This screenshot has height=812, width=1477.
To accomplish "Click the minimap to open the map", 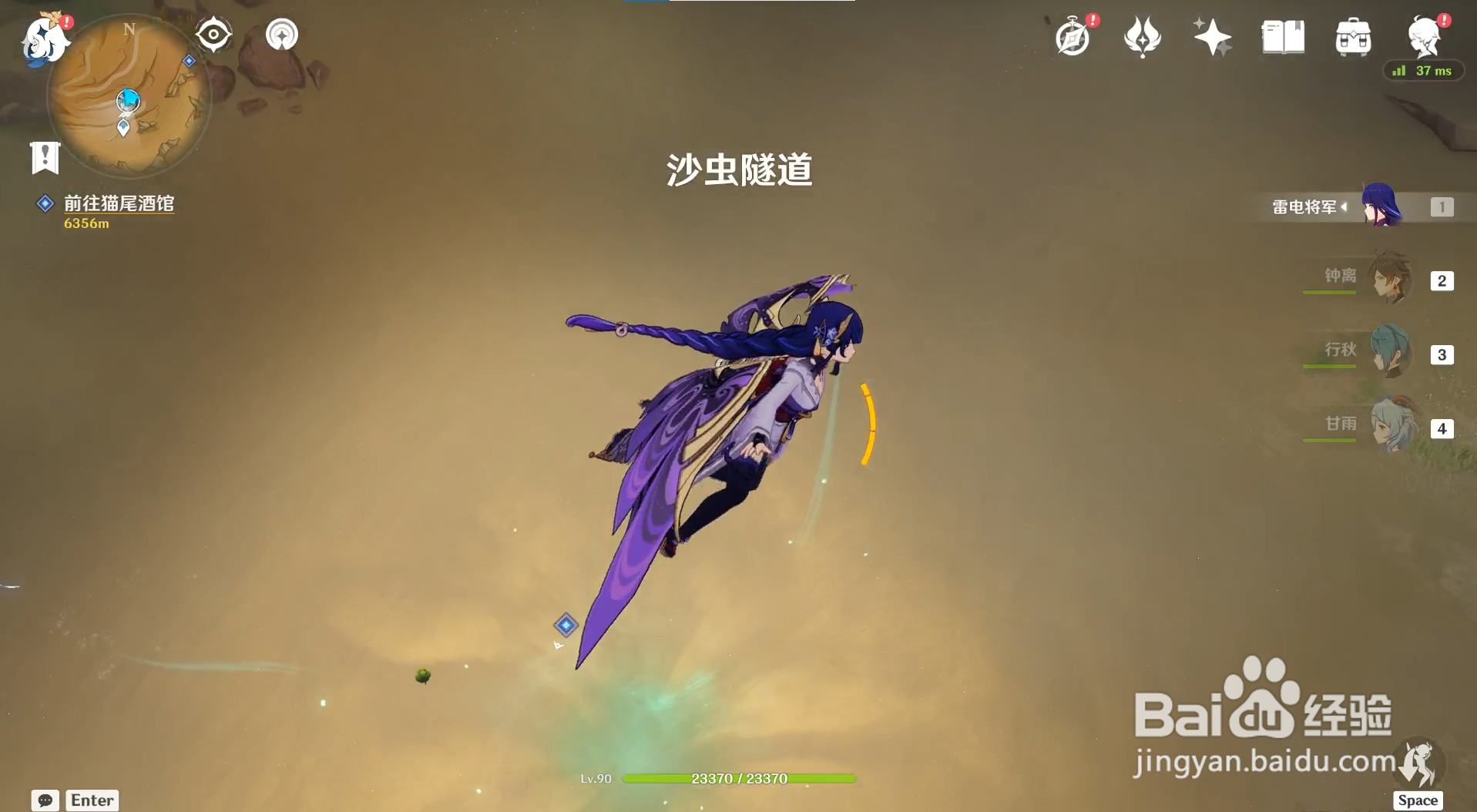I will coord(131,100).
